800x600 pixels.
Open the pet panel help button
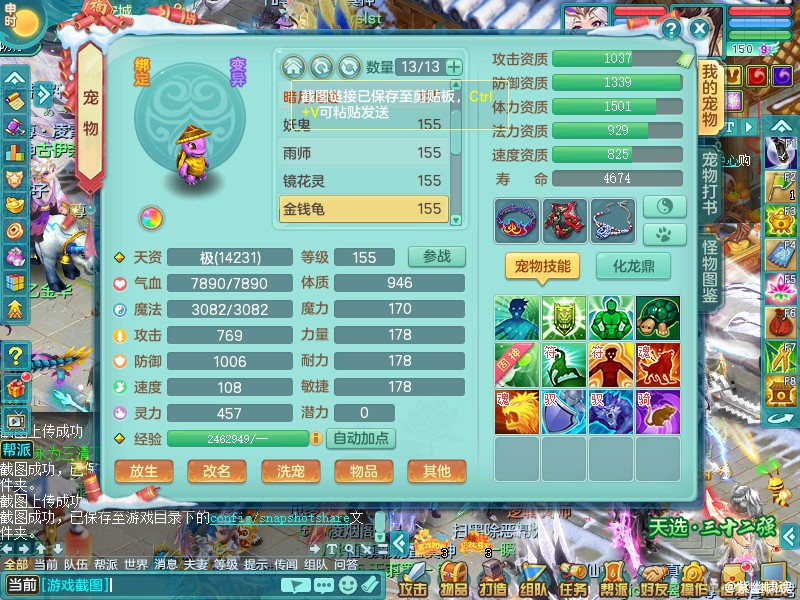pos(671,29)
